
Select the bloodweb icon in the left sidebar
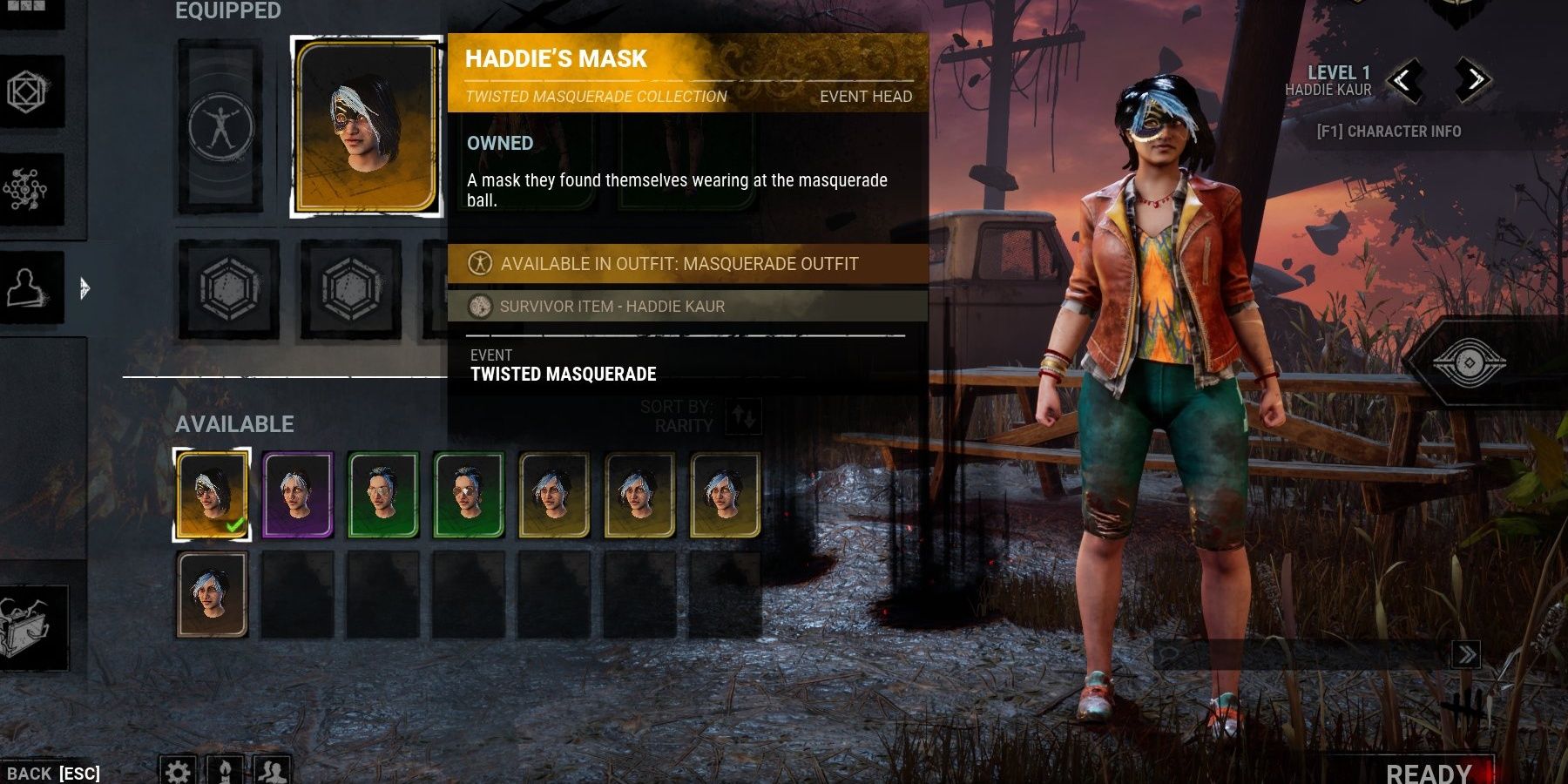pyautogui.click(x=26, y=187)
